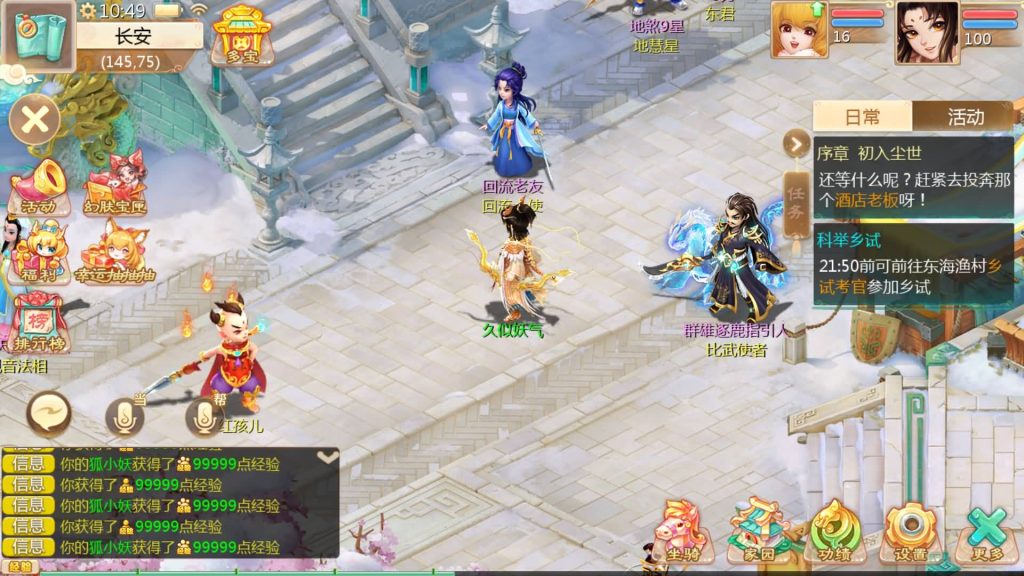The height and width of the screenshot is (576, 1024).
Task: Switch to the 活动 tab in quest panel
Action: (964, 116)
